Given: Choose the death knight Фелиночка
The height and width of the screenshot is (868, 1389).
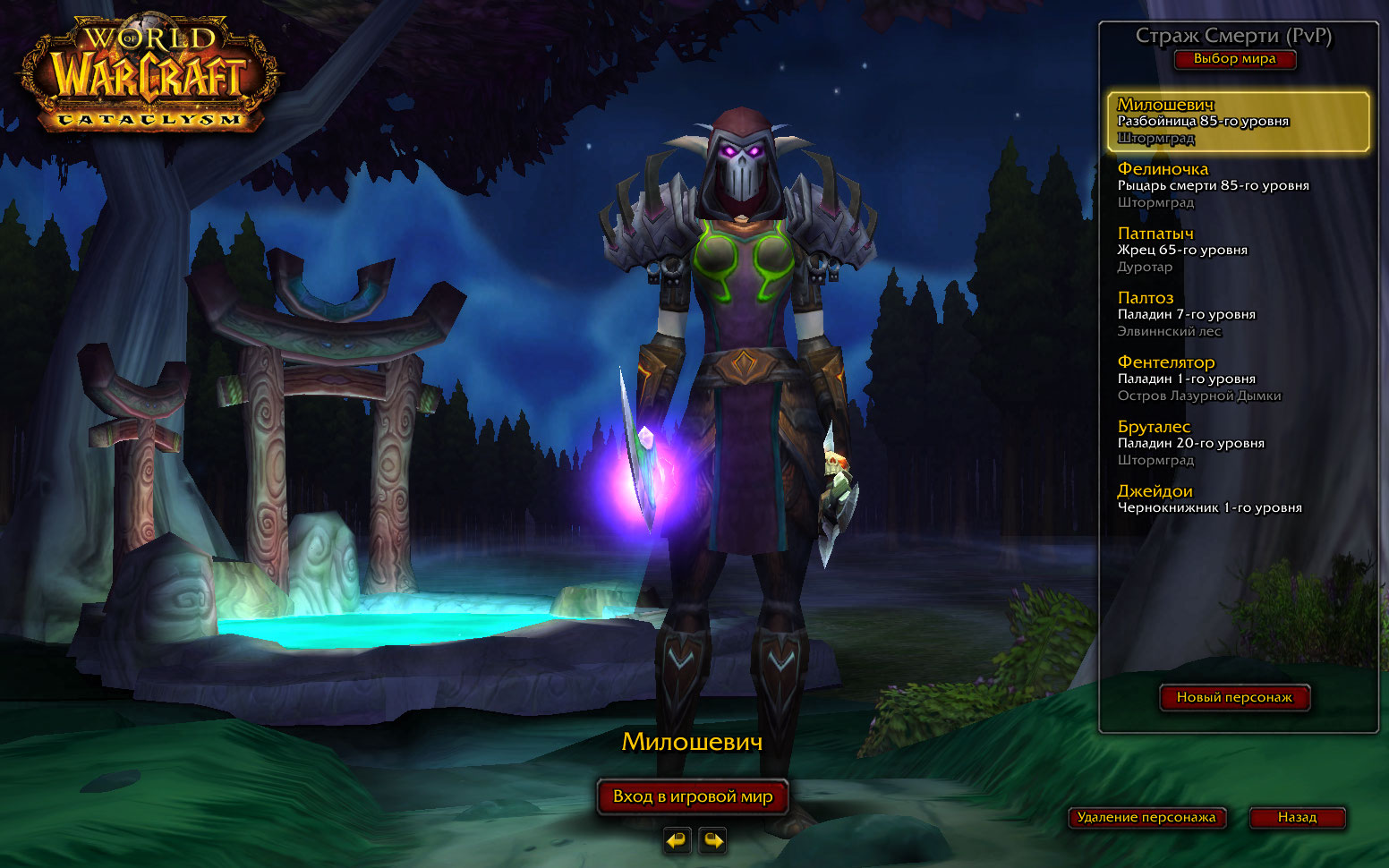Looking at the screenshot, I should [1238, 185].
